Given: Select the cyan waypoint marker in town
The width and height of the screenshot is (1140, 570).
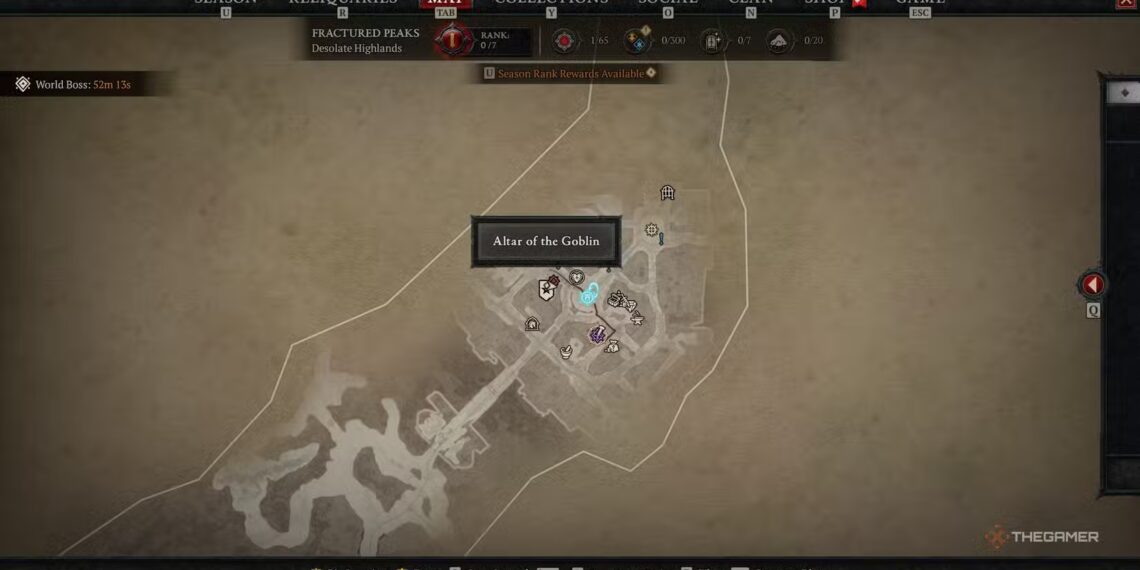Looking at the screenshot, I should 590,295.
